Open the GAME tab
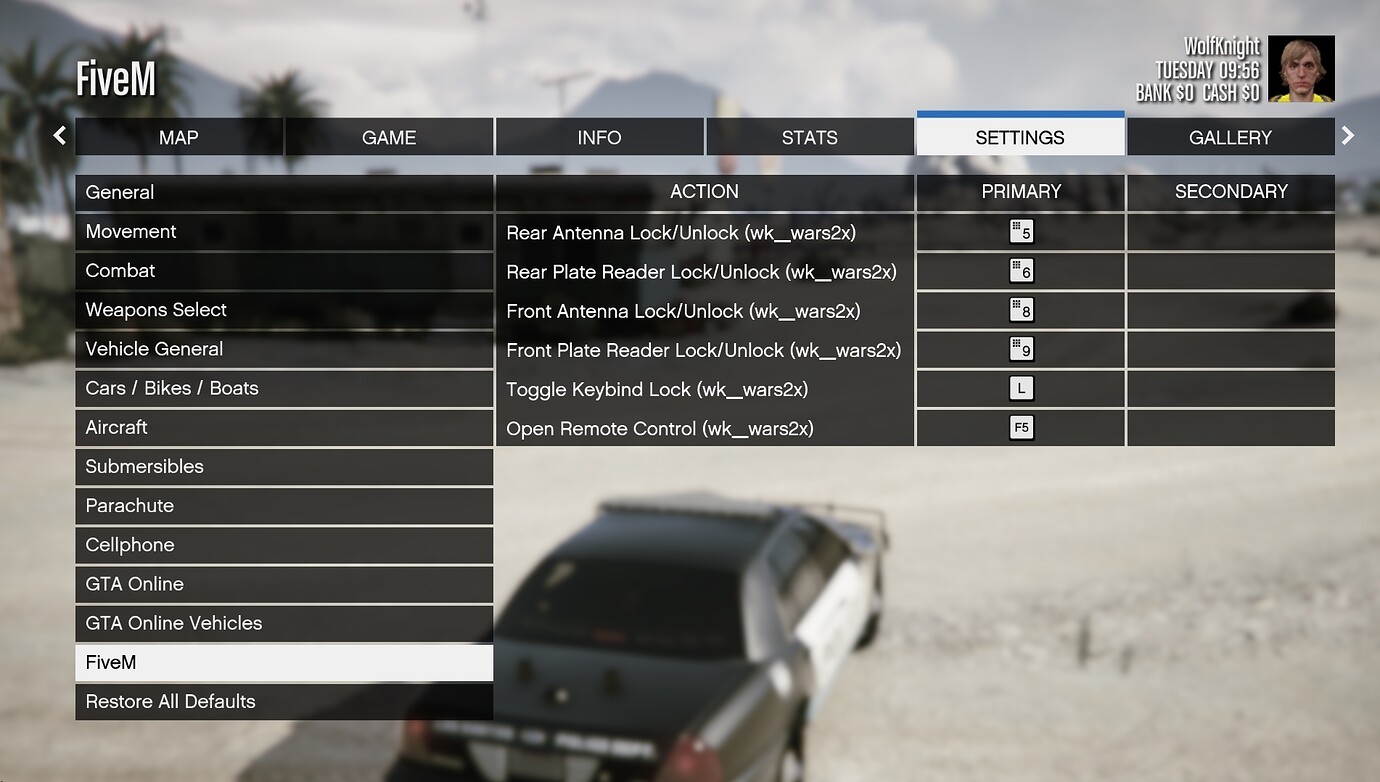 pos(389,137)
